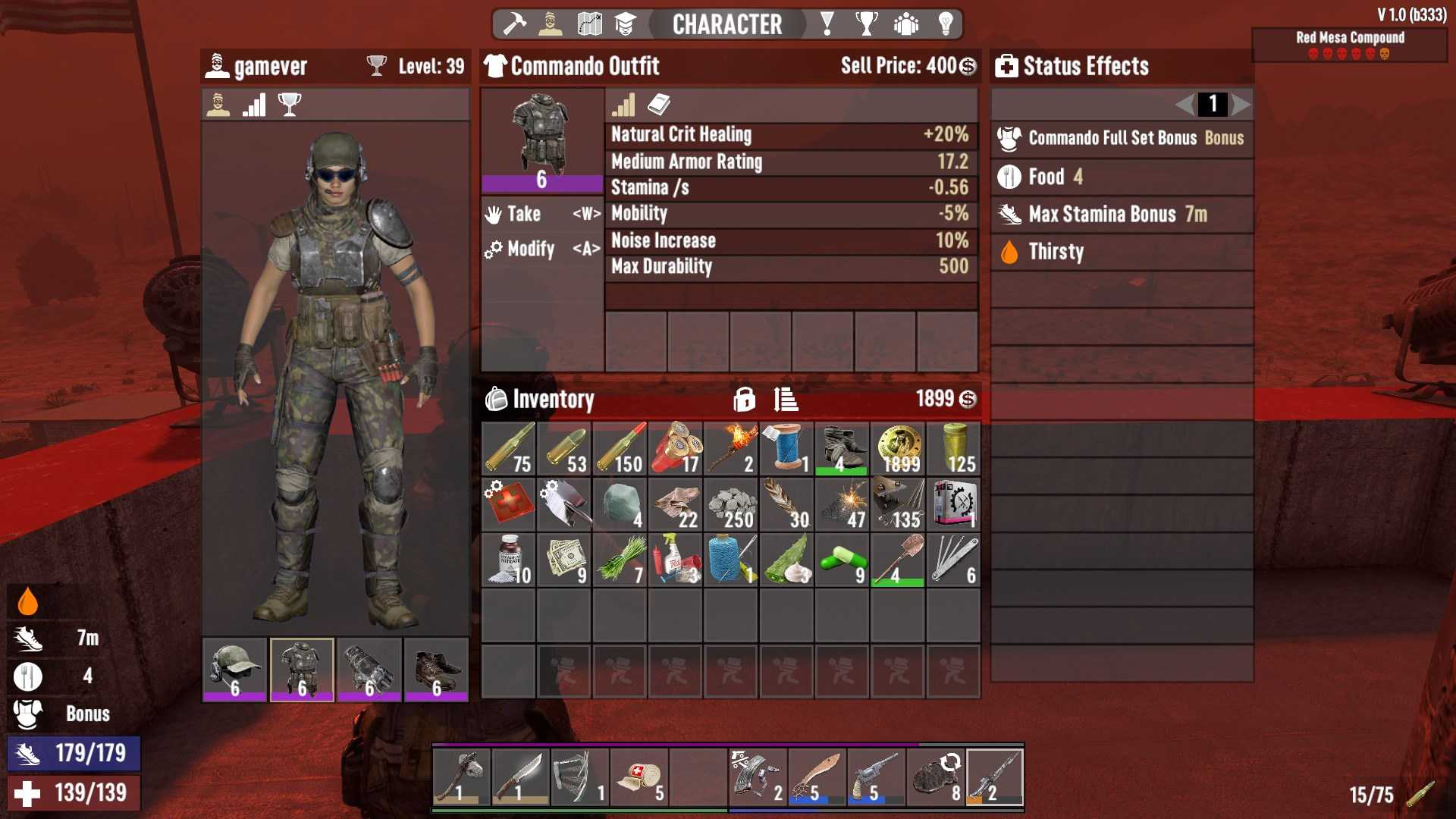
Task: Open the quests exclamation tab
Action: pos(827,24)
